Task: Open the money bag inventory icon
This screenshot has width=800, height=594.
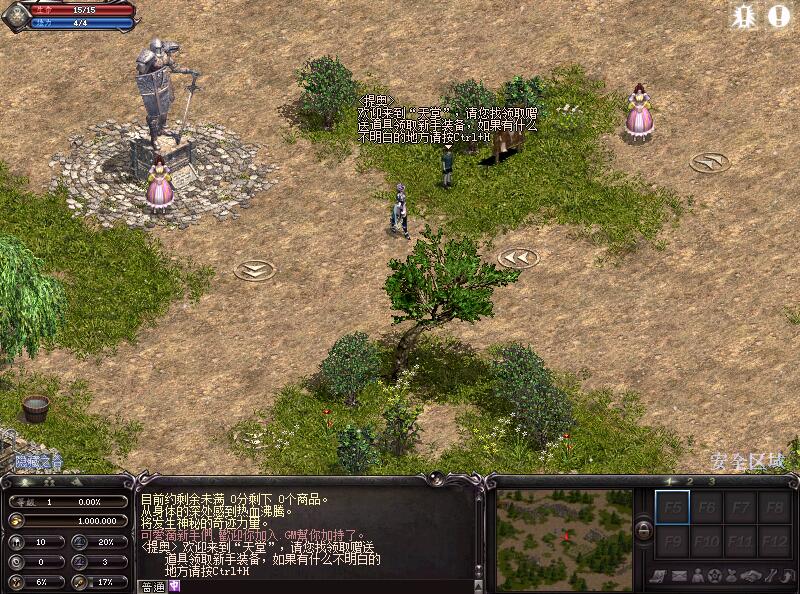Action: (731, 575)
